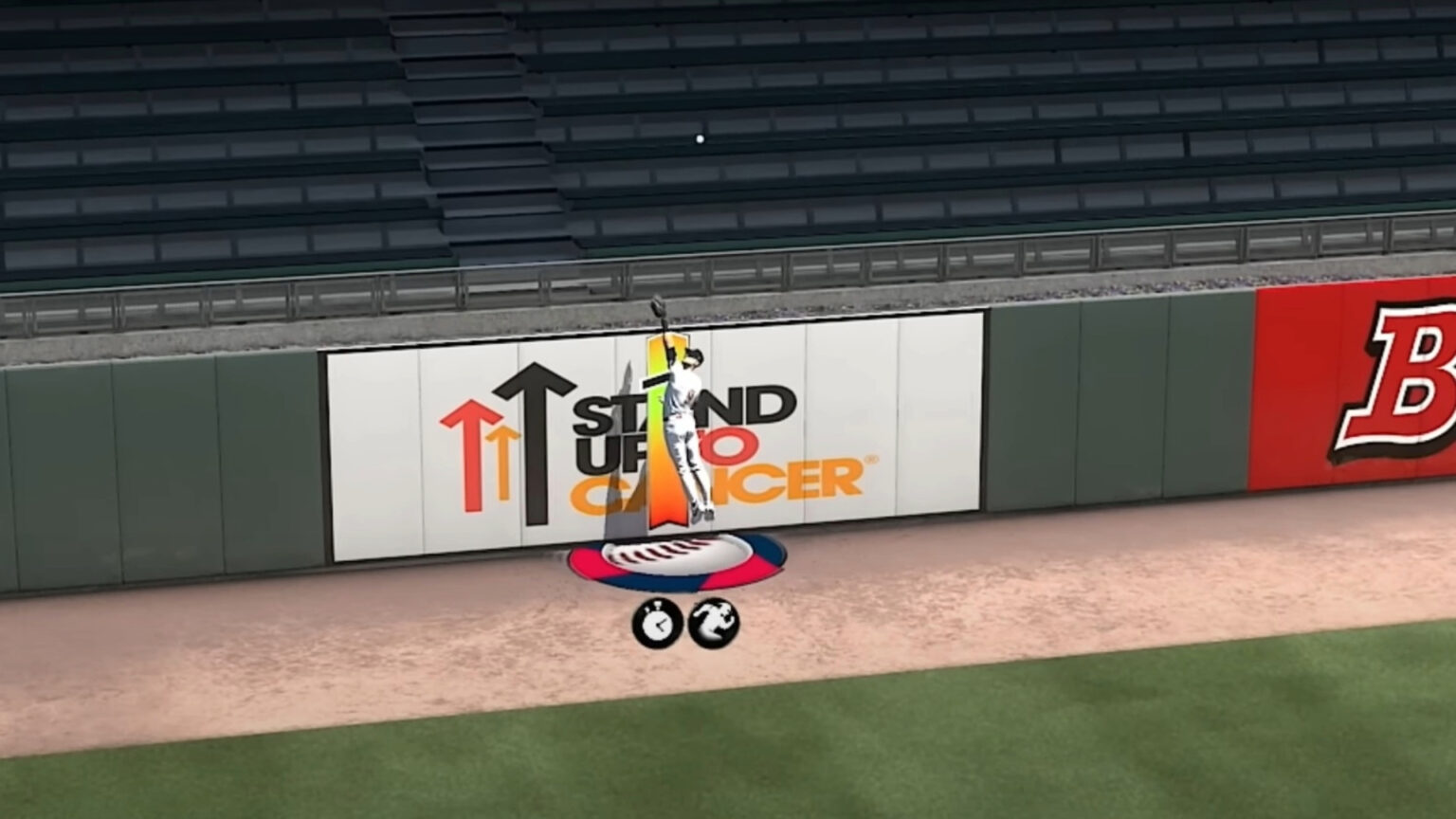The image size is (1456, 819).
Task: Click the baseball in the air
Action: (699, 138)
